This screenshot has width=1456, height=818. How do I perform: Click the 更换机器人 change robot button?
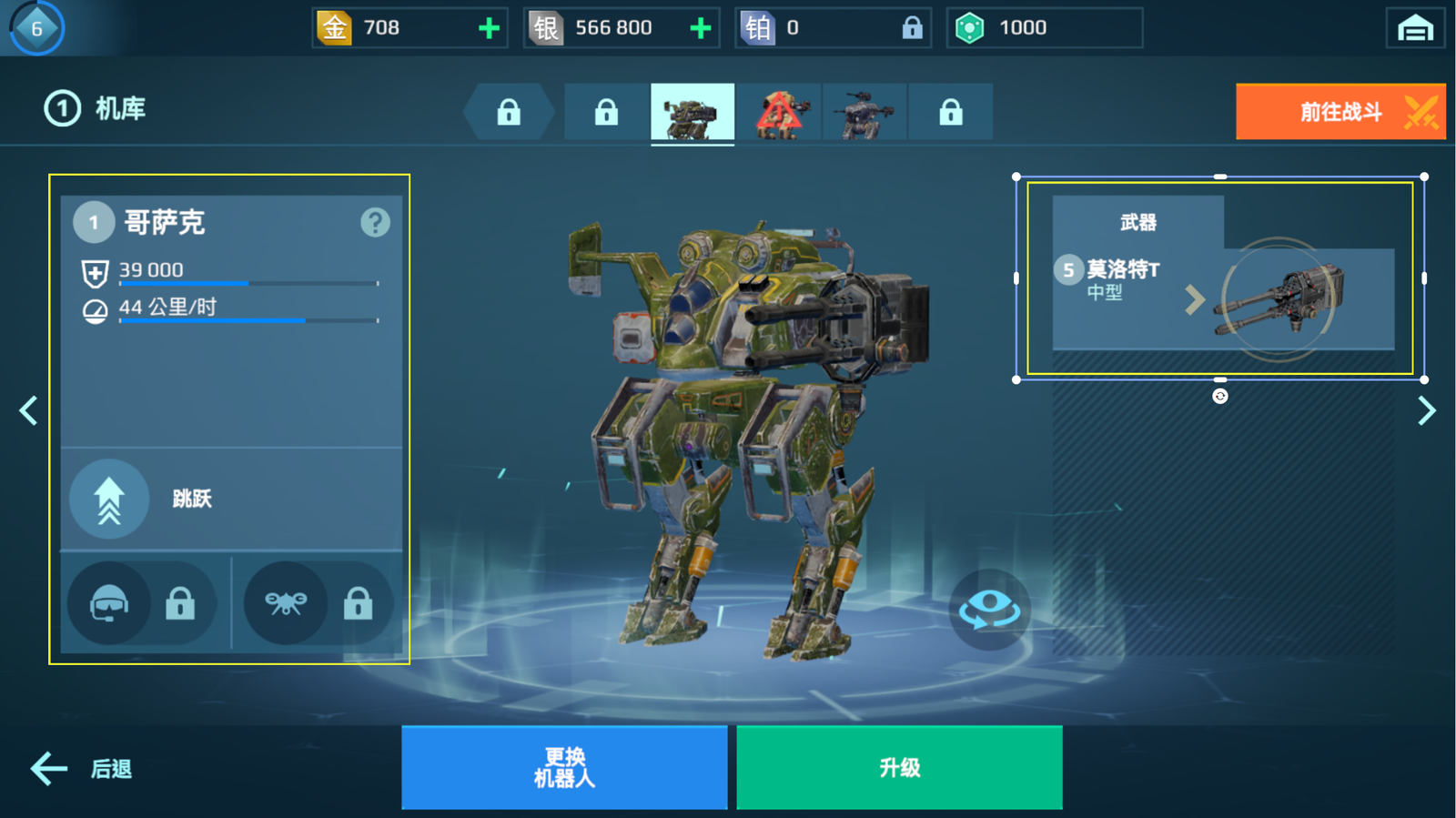[x=564, y=767]
